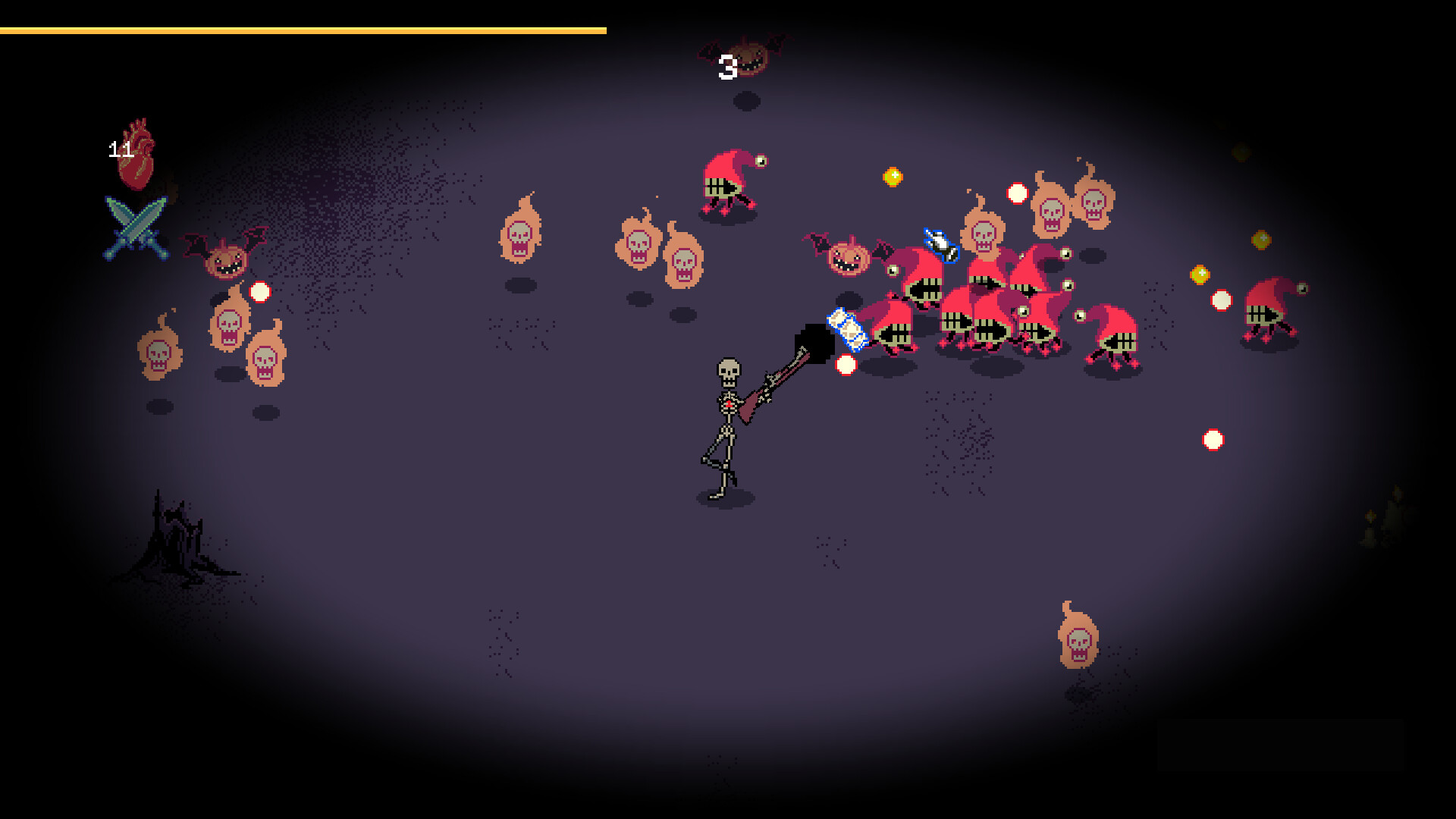Image resolution: width=1456 pixels, height=819 pixels.
Task: Click the flaming skull enemy at the bottom
Action: tap(1077, 641)
